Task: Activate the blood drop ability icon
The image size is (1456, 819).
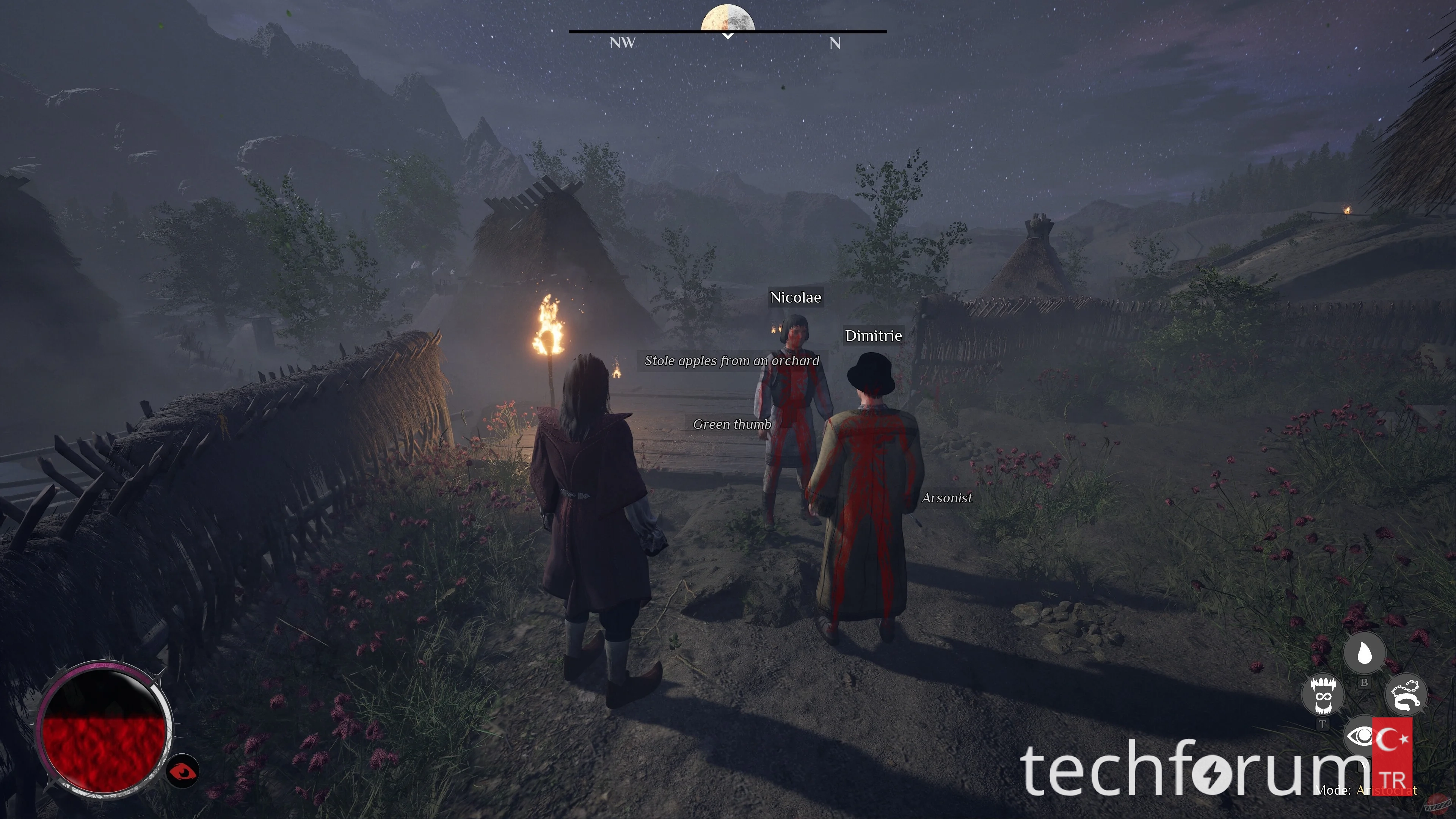Action: (x=1364, y=653)
